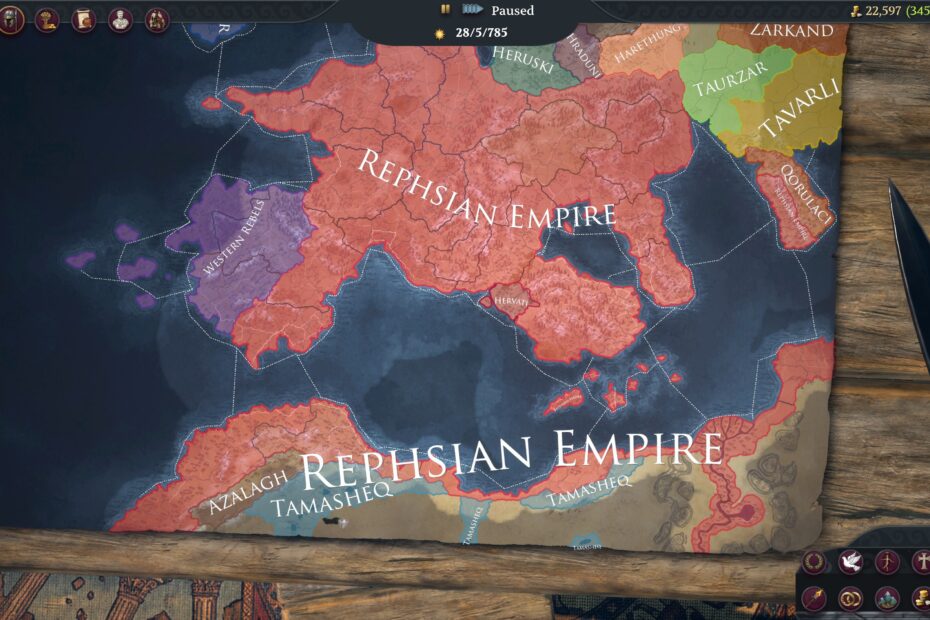Select the marble bust character icon

pyautogui.click(x=120, y=19)
